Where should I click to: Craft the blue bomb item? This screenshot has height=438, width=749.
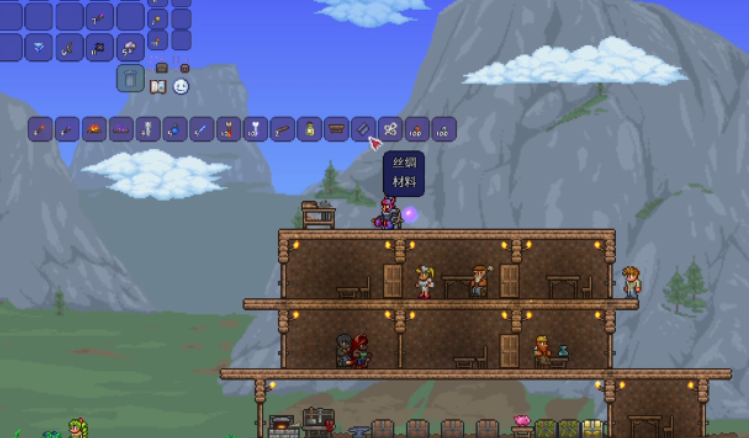175,129
